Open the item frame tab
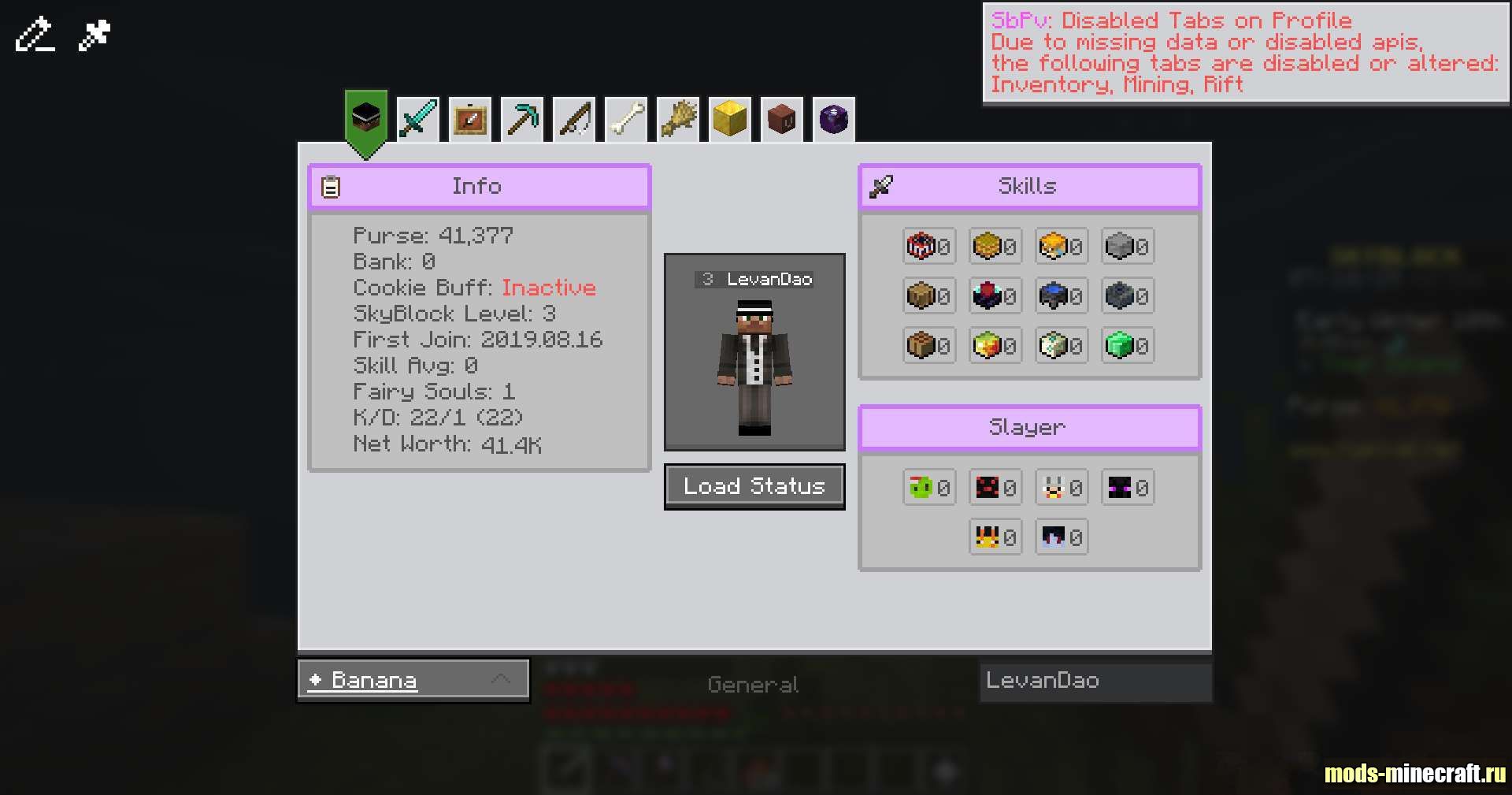This screenshot has width=1512, height=795. point(469,120)
